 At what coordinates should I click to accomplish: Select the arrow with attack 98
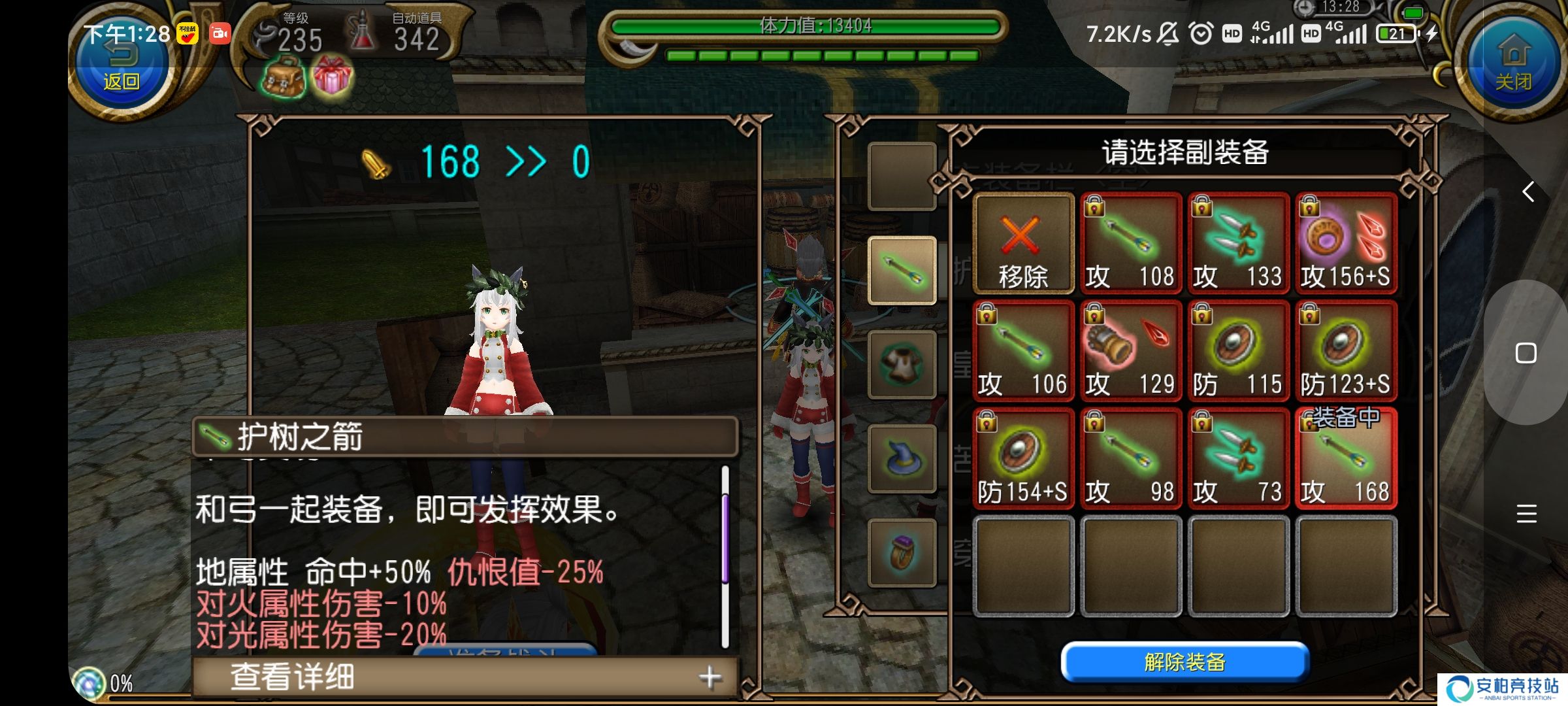click(1131, 459)
